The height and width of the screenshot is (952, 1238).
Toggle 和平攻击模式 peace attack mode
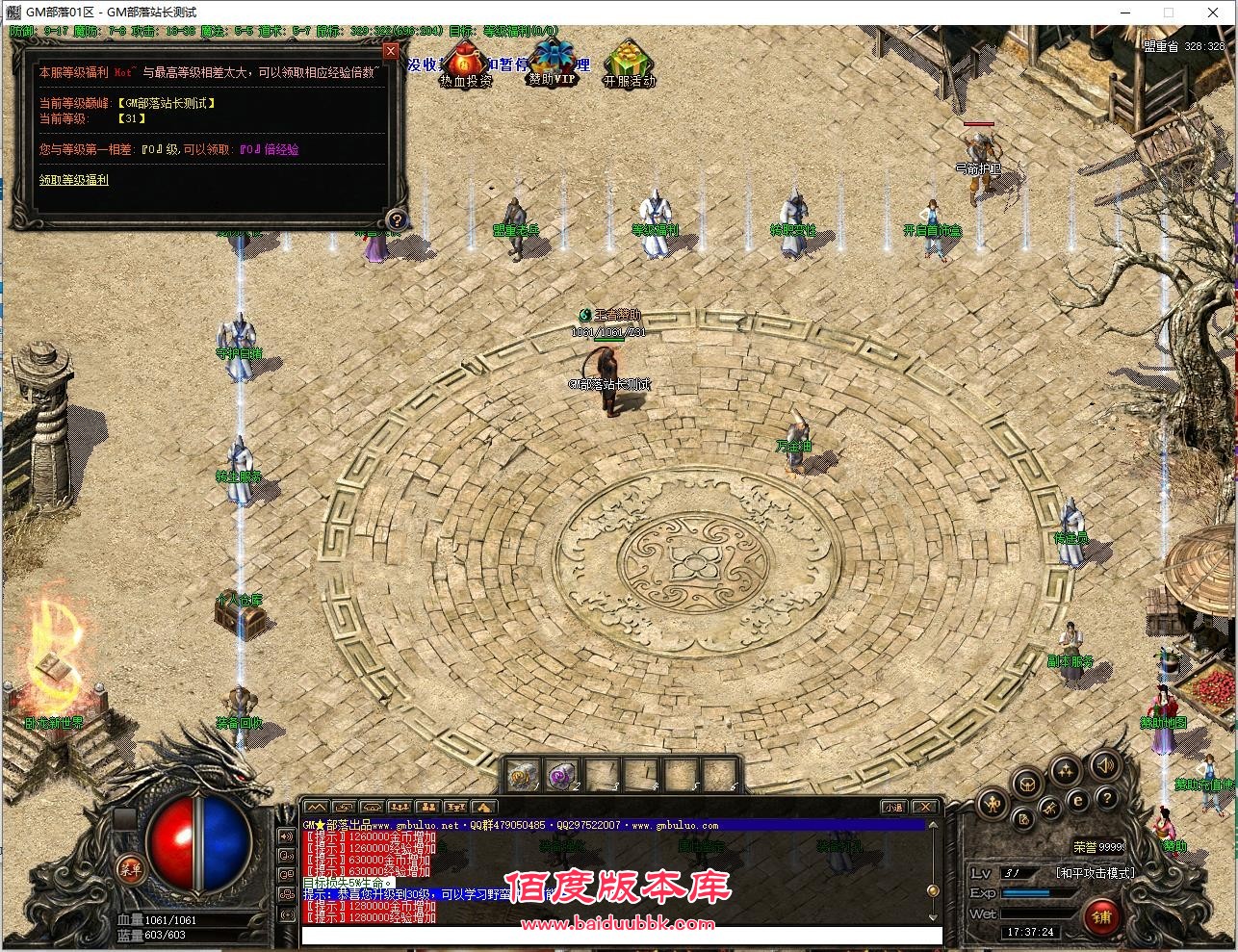coord(1096,873)
